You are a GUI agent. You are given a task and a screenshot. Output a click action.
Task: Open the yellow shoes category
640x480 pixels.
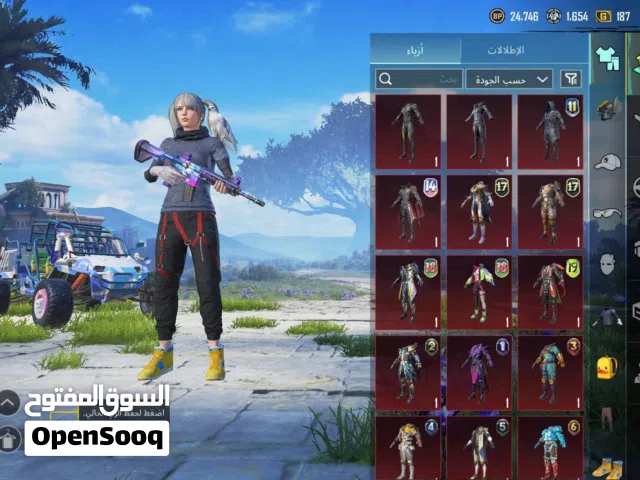(x=607, y=466)
